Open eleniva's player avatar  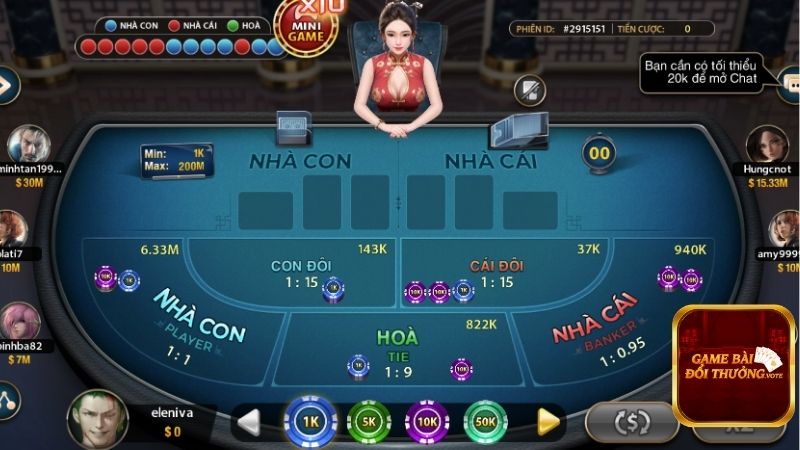[97, 416]
